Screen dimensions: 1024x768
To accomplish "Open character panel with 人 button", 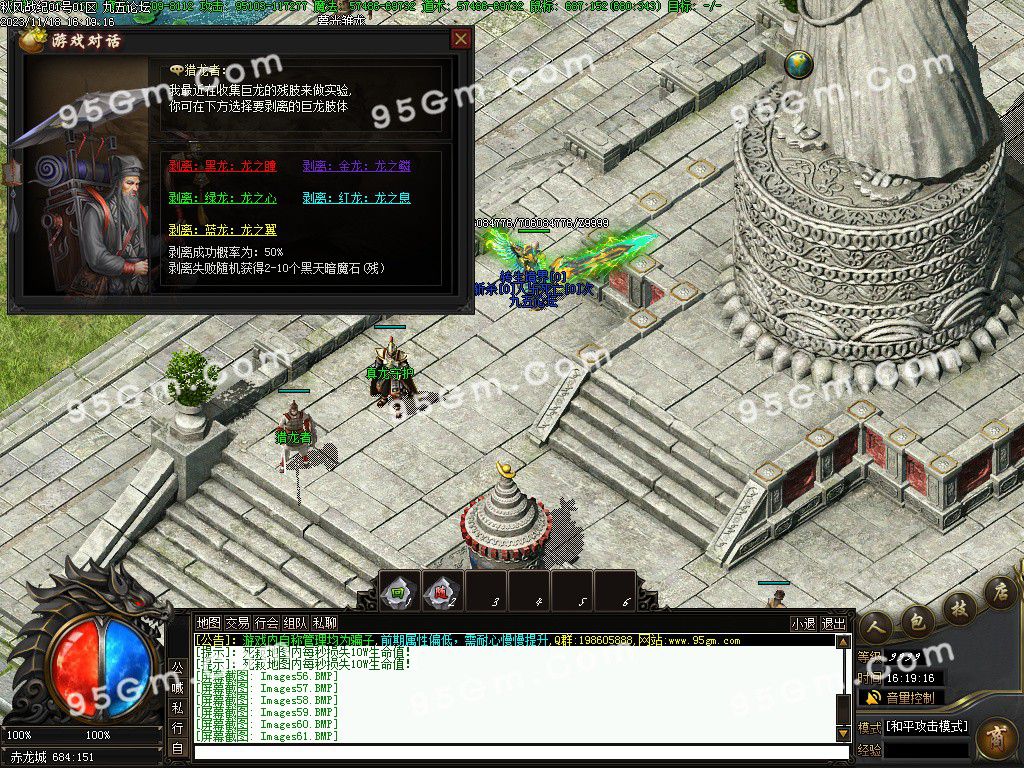I will point(875,625).
